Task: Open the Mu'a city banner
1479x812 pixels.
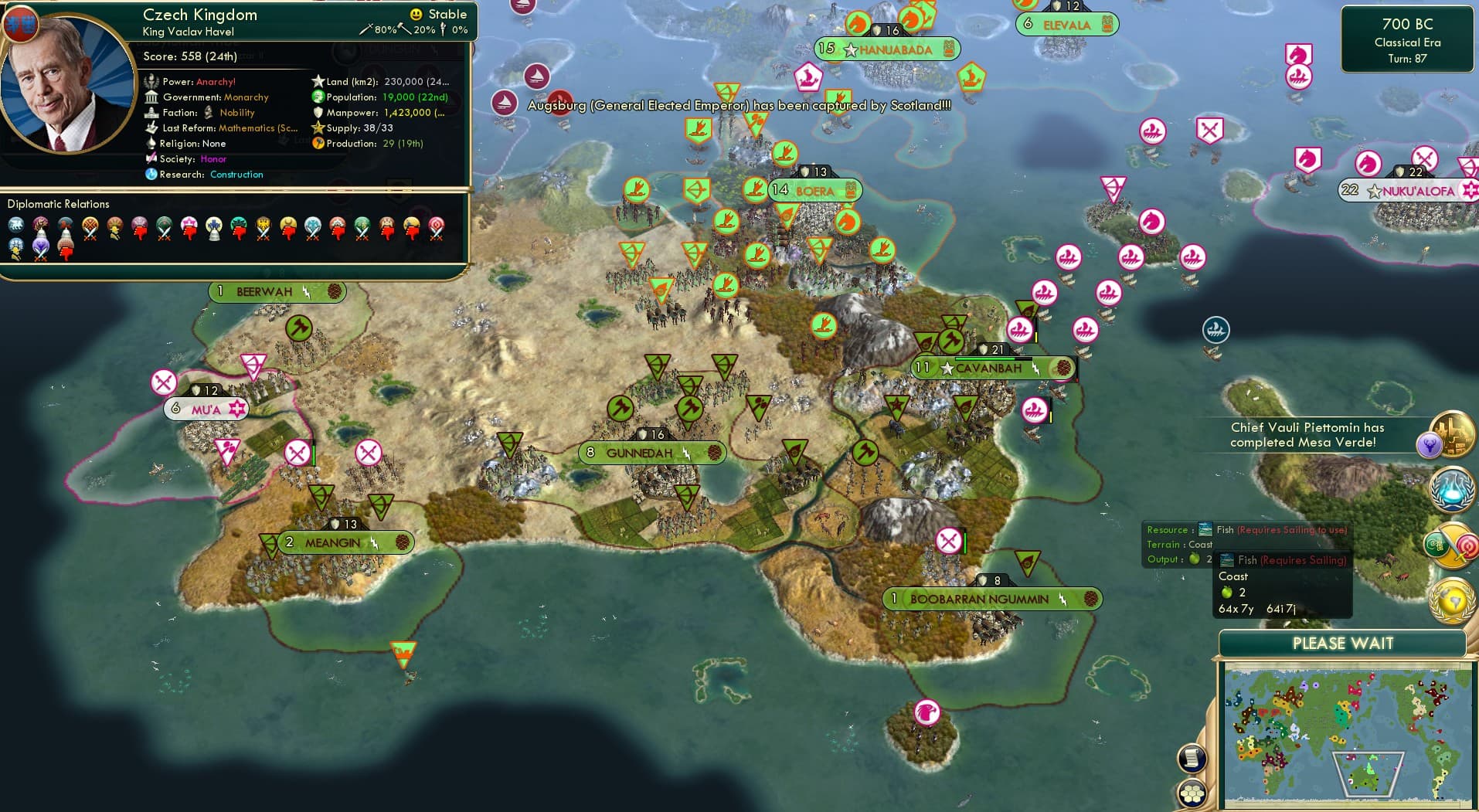Action: [x=206, y=409]
